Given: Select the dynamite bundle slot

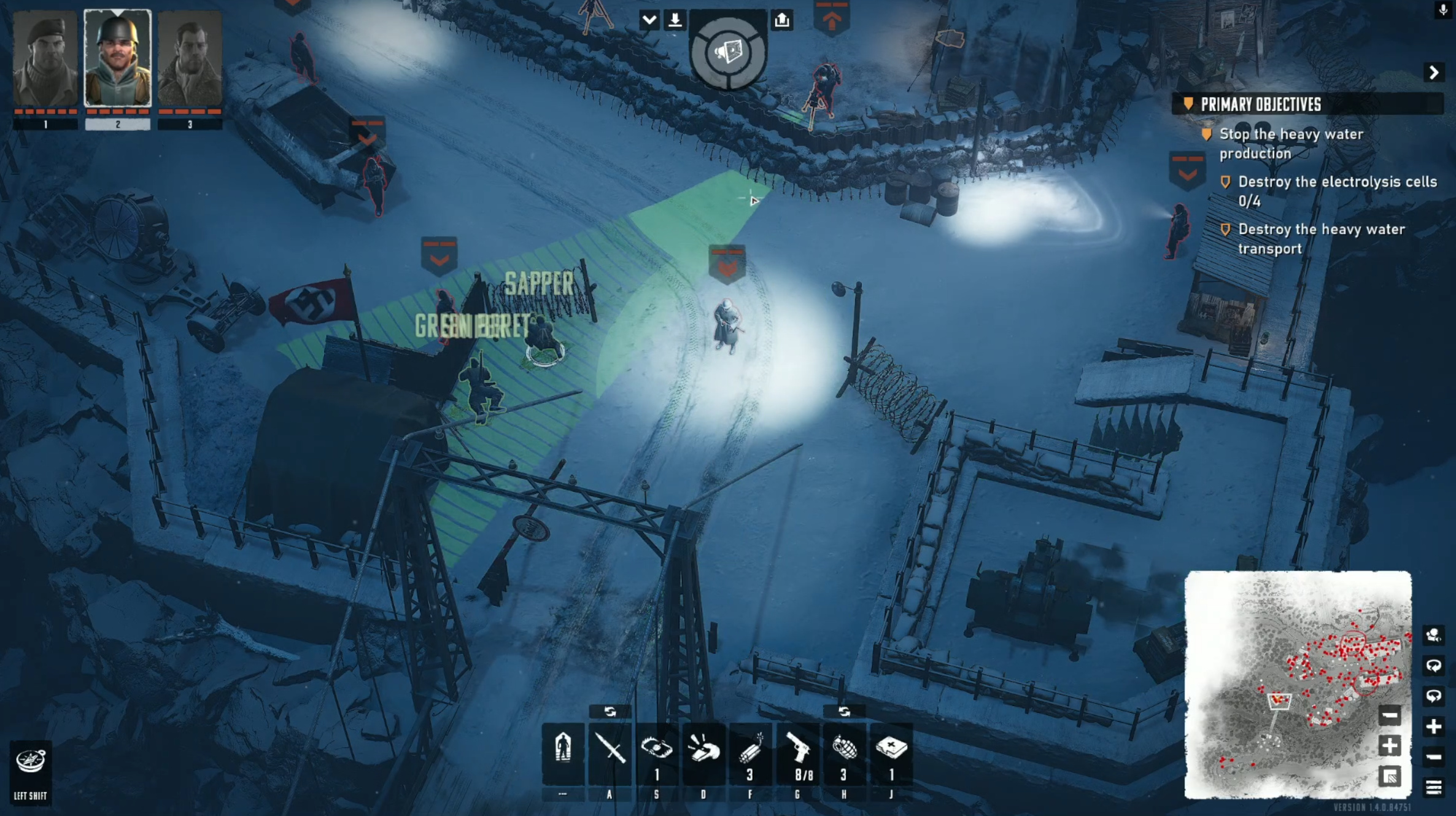Looking at the screenshot, I should coord(750,751).
